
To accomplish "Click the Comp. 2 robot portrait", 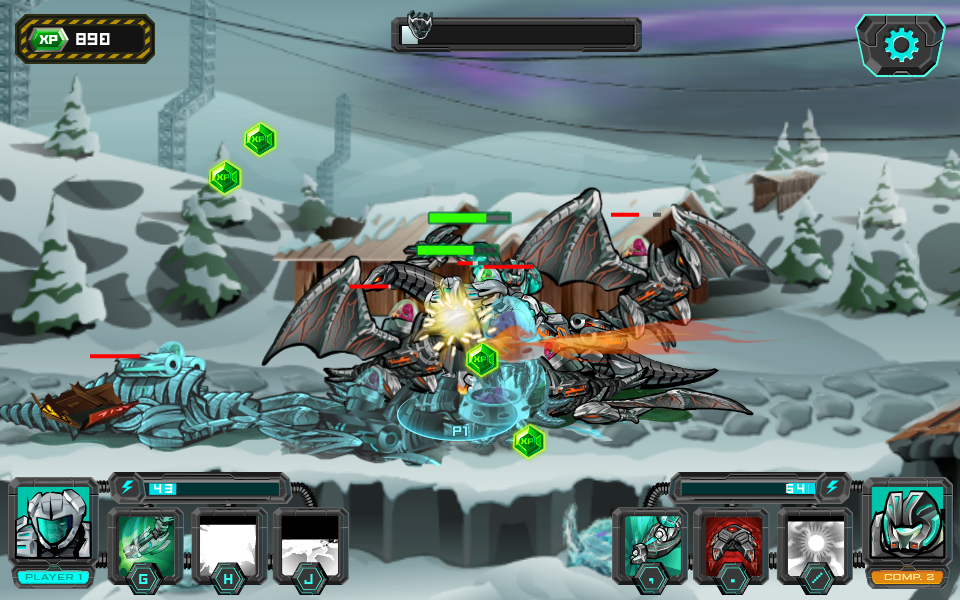I will [906, 523].
